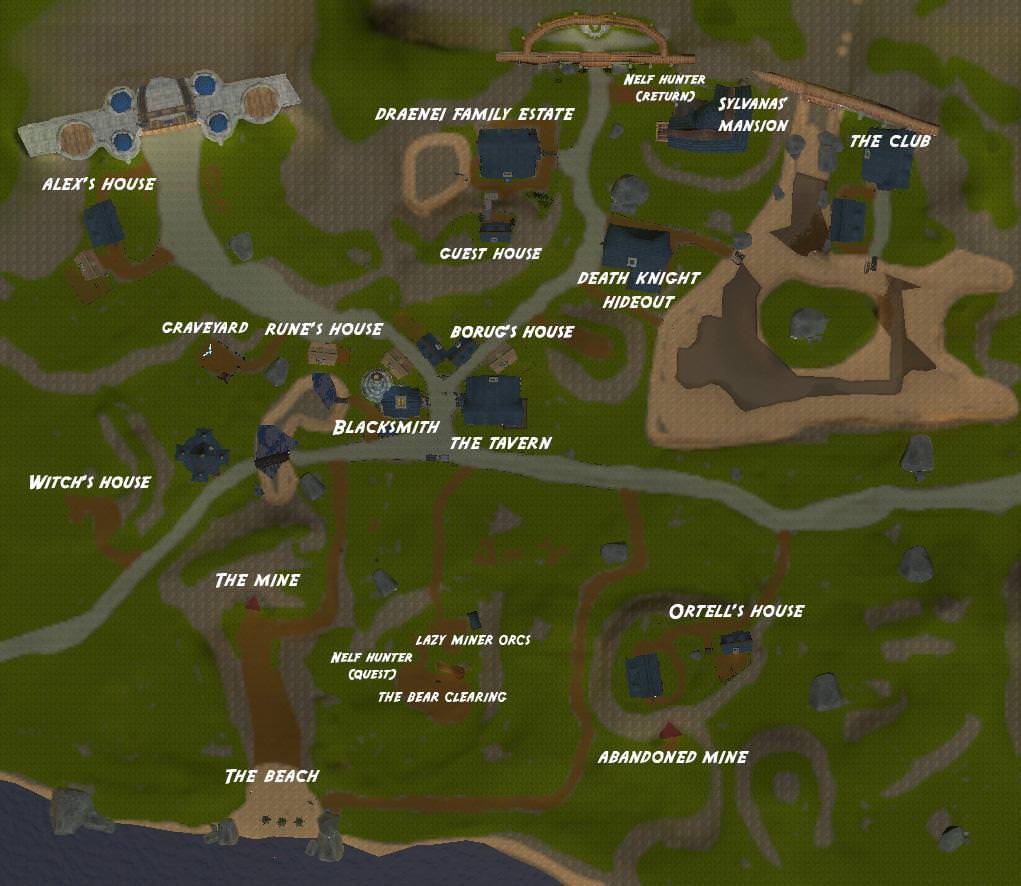
Task: Select The Club map label
Action: 889,141
